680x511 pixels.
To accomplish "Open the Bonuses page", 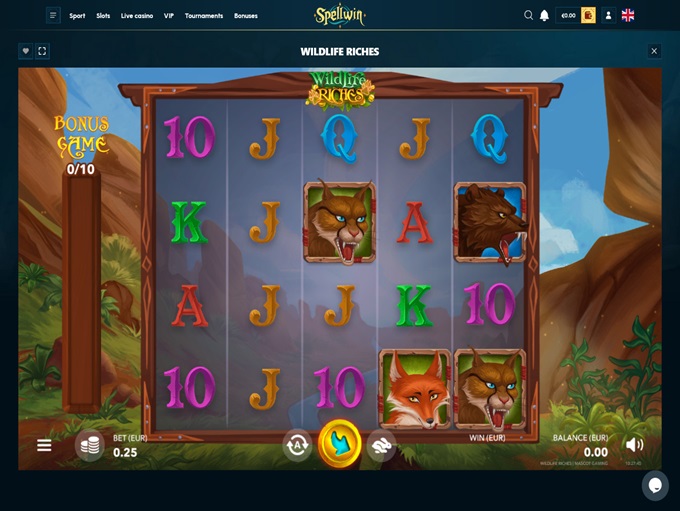I will pyautogui.click(x=245, y=16).
